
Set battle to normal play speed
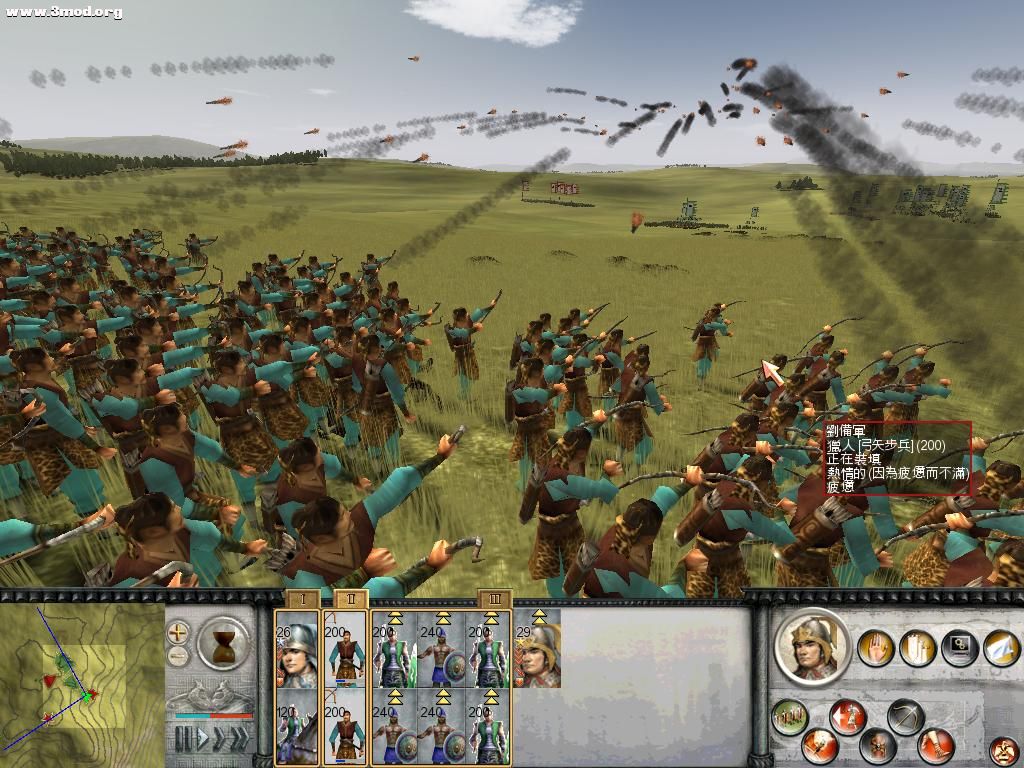(x=204, y=739)
